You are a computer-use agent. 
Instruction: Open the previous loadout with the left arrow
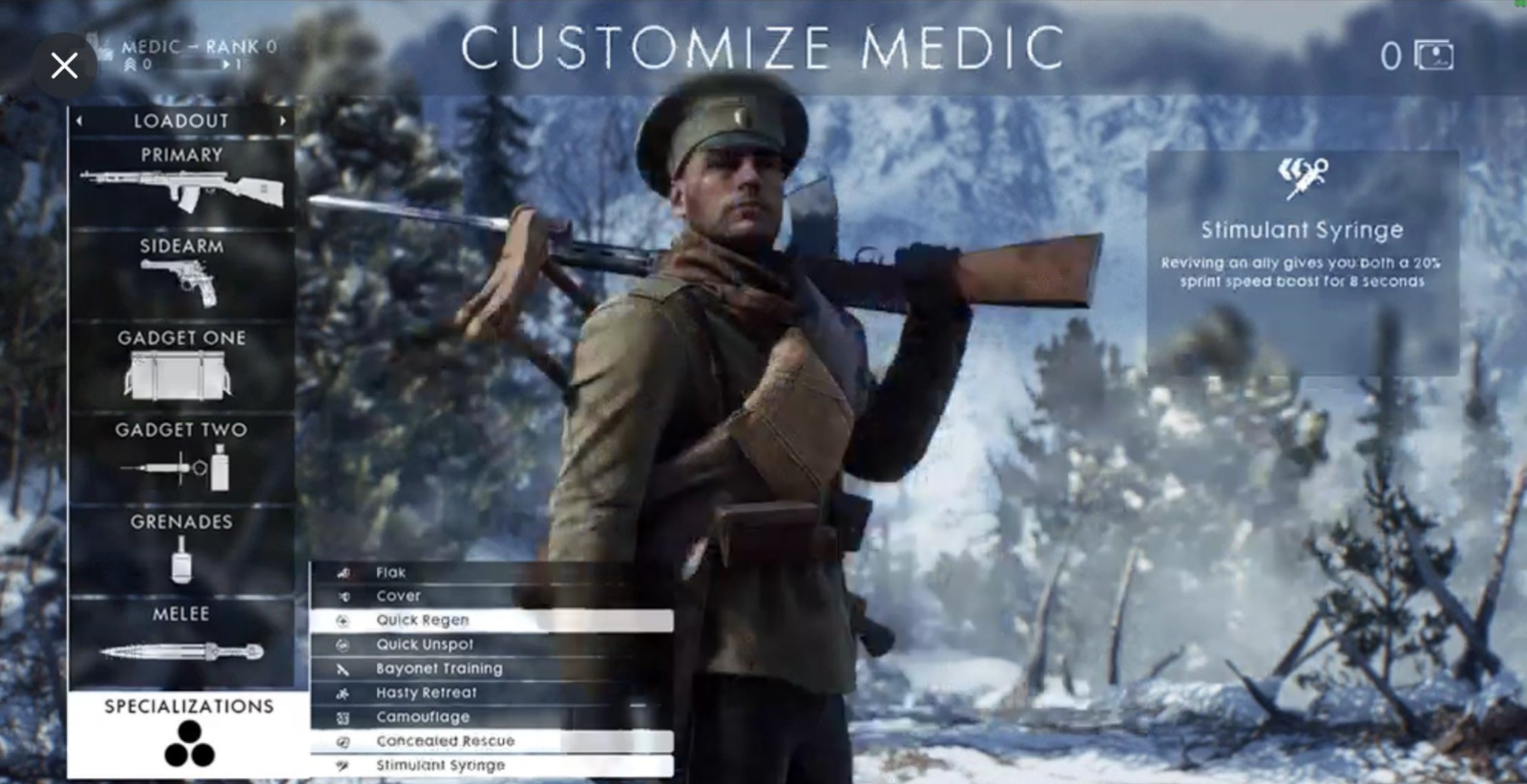80,120
